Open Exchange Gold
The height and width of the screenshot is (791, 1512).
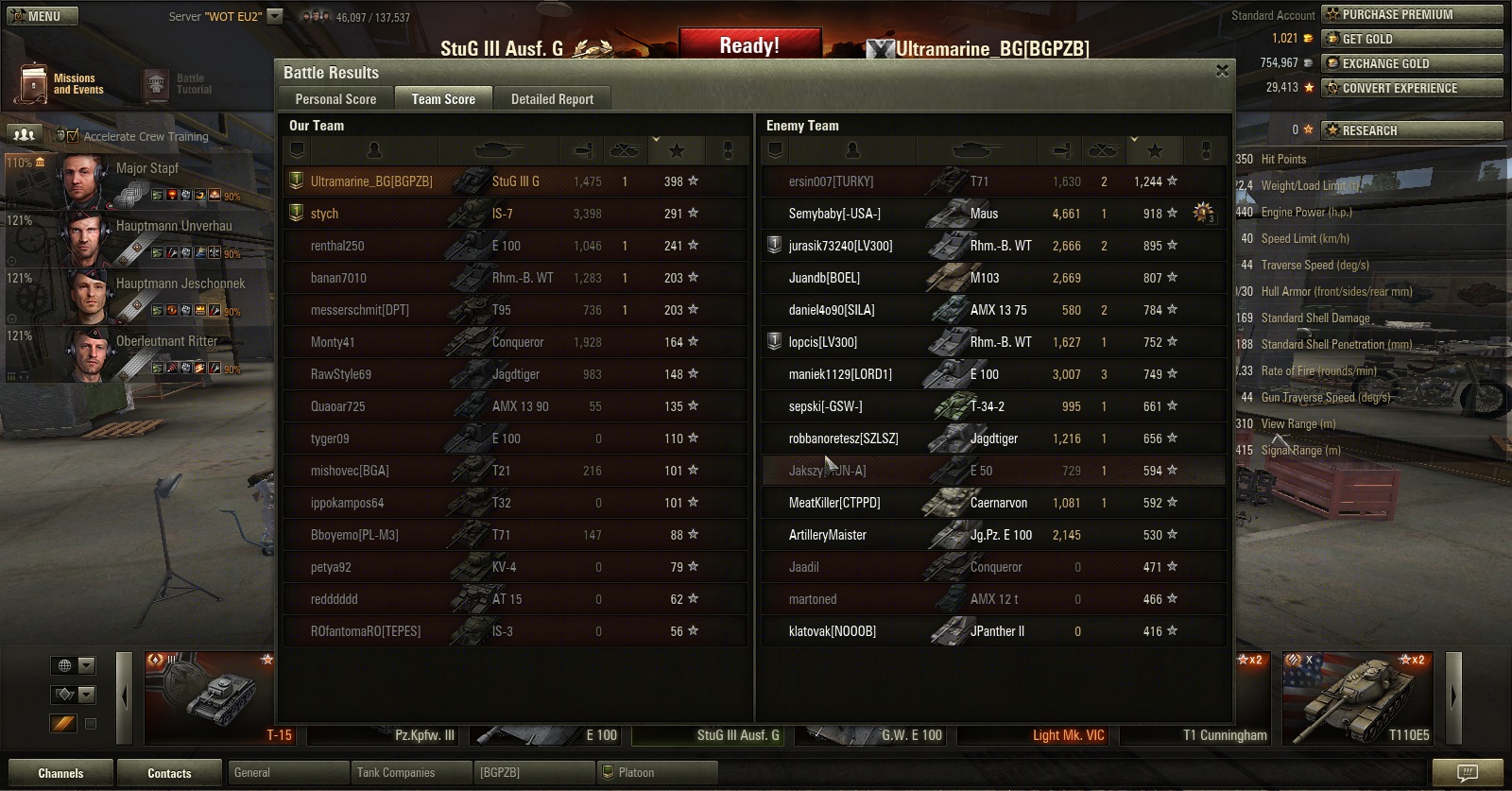click(x=1411, y=63)
